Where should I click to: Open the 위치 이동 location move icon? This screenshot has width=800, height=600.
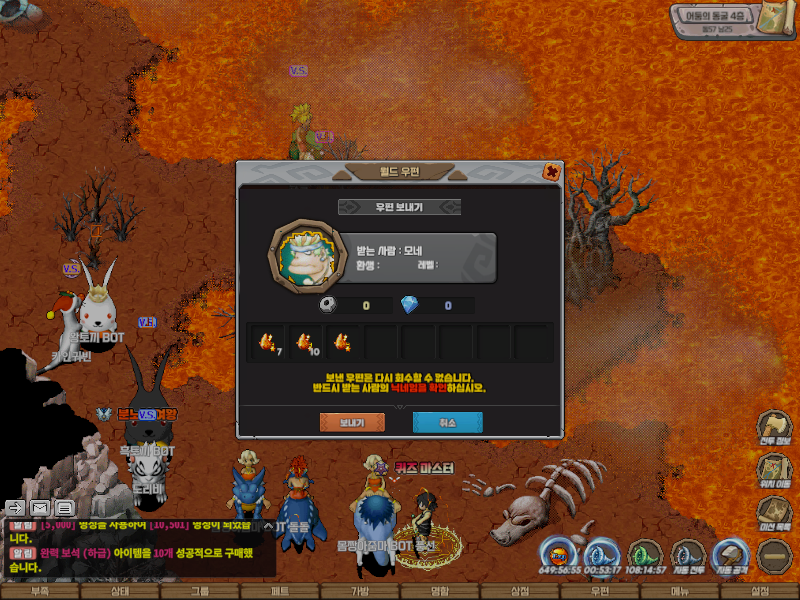click(x=773, y=469)
